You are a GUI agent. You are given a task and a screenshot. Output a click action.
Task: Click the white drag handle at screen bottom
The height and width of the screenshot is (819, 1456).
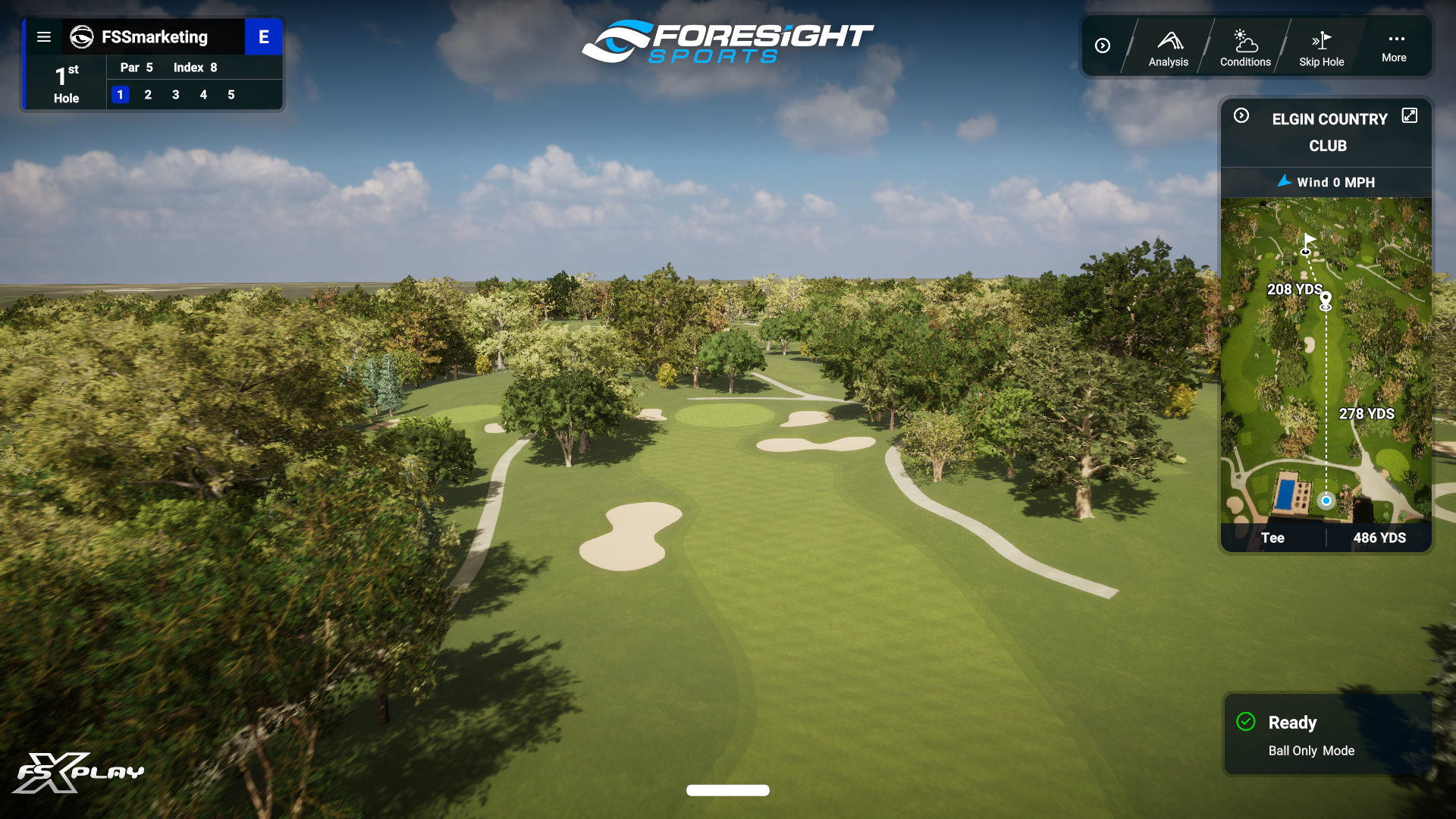click(727, 789)
